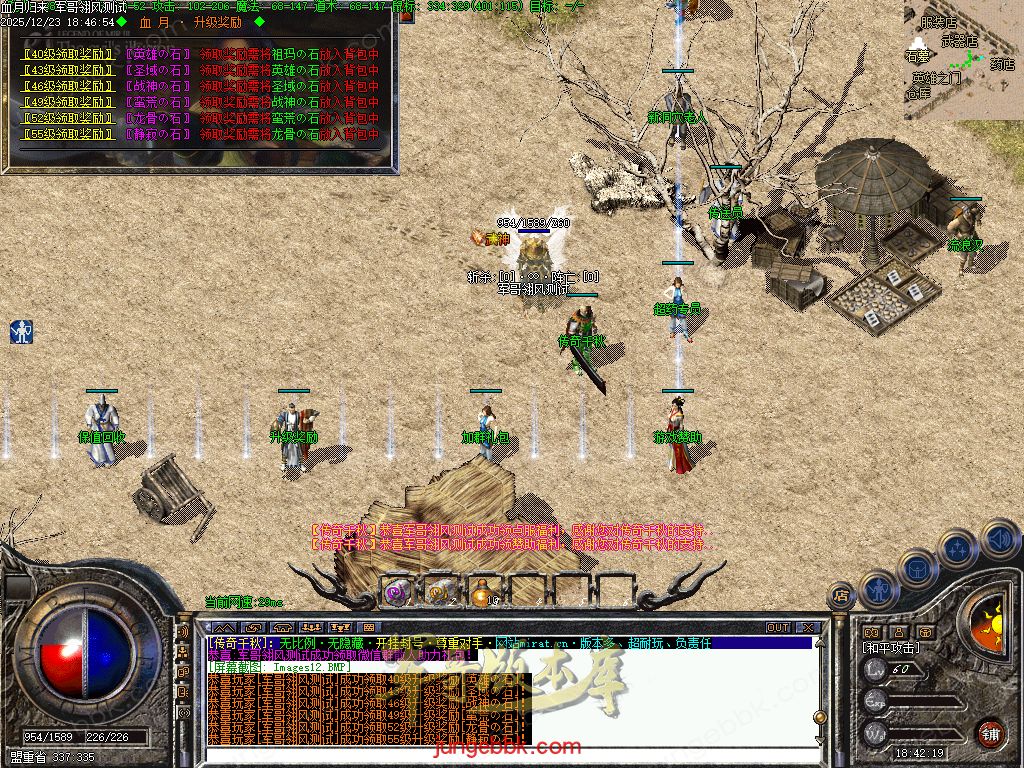Open the minimap in the corner

point(962,58)
